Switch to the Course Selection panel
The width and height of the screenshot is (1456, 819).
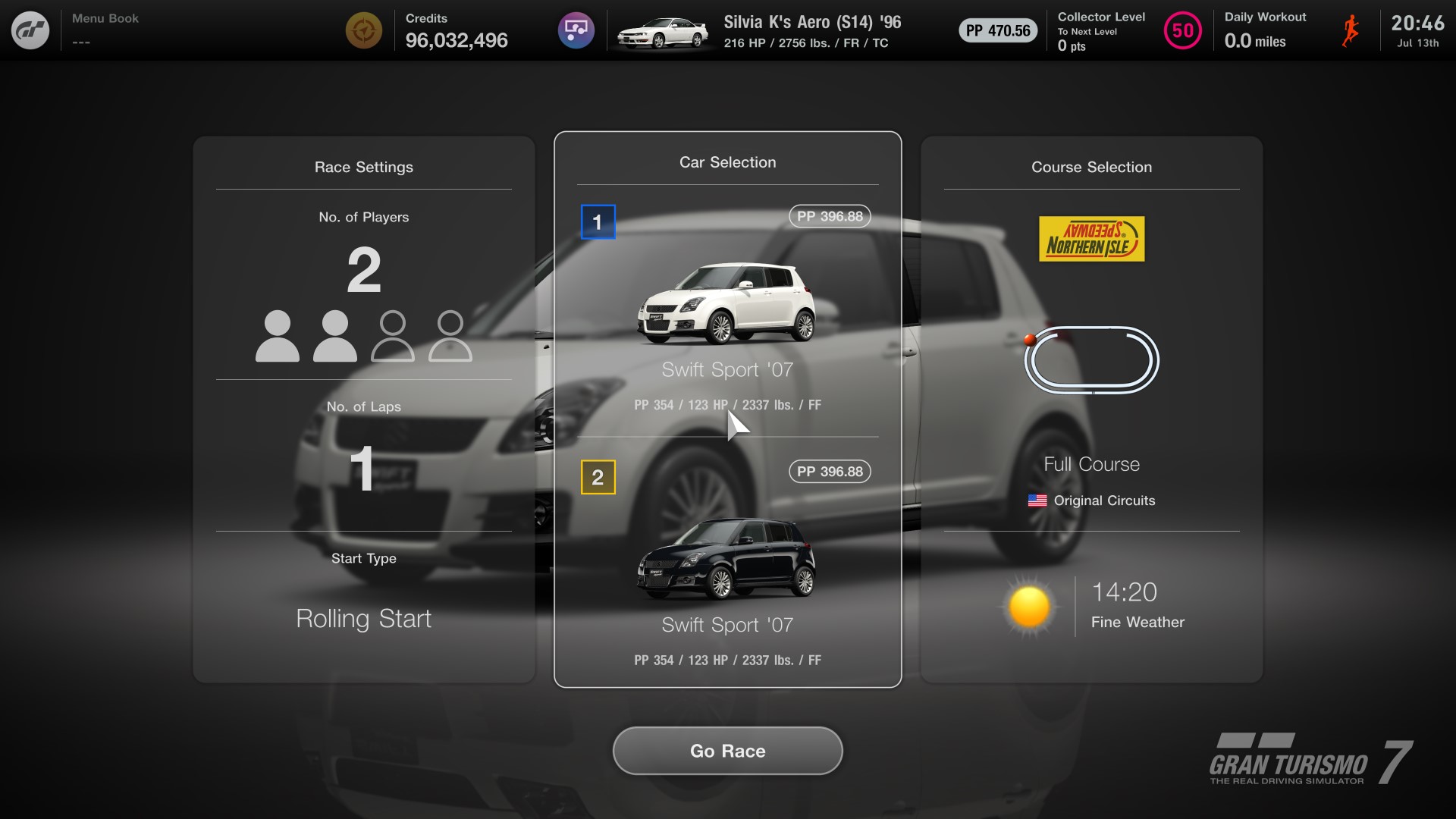click(1091, 167)
